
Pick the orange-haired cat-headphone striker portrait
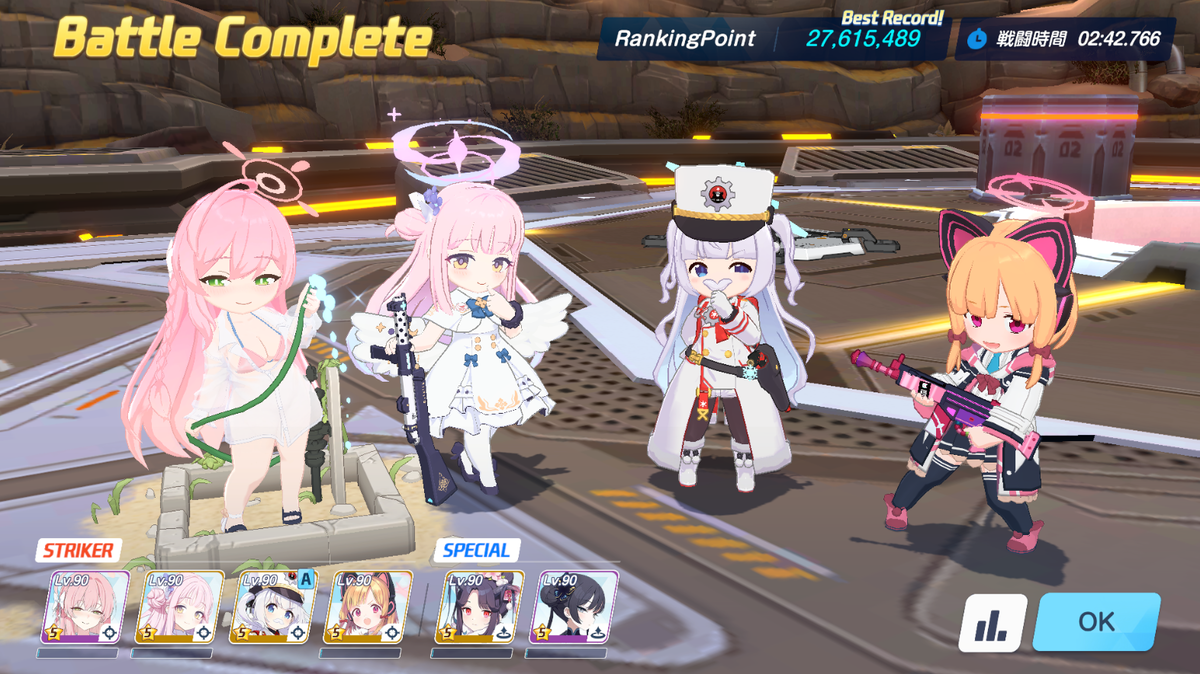tap(367, 606)
